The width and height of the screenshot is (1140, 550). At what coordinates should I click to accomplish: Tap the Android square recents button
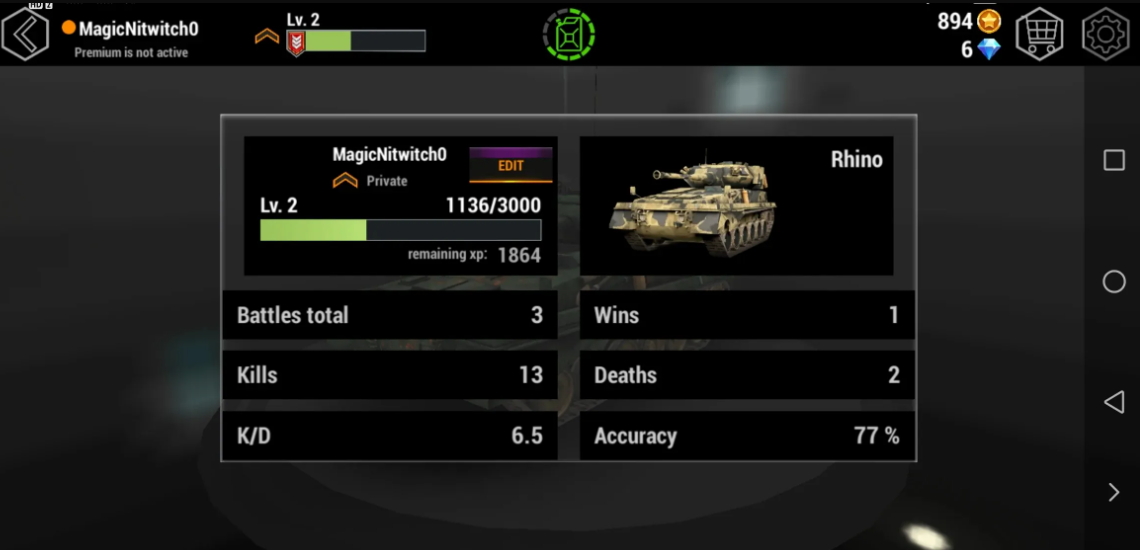(1114, 160)
